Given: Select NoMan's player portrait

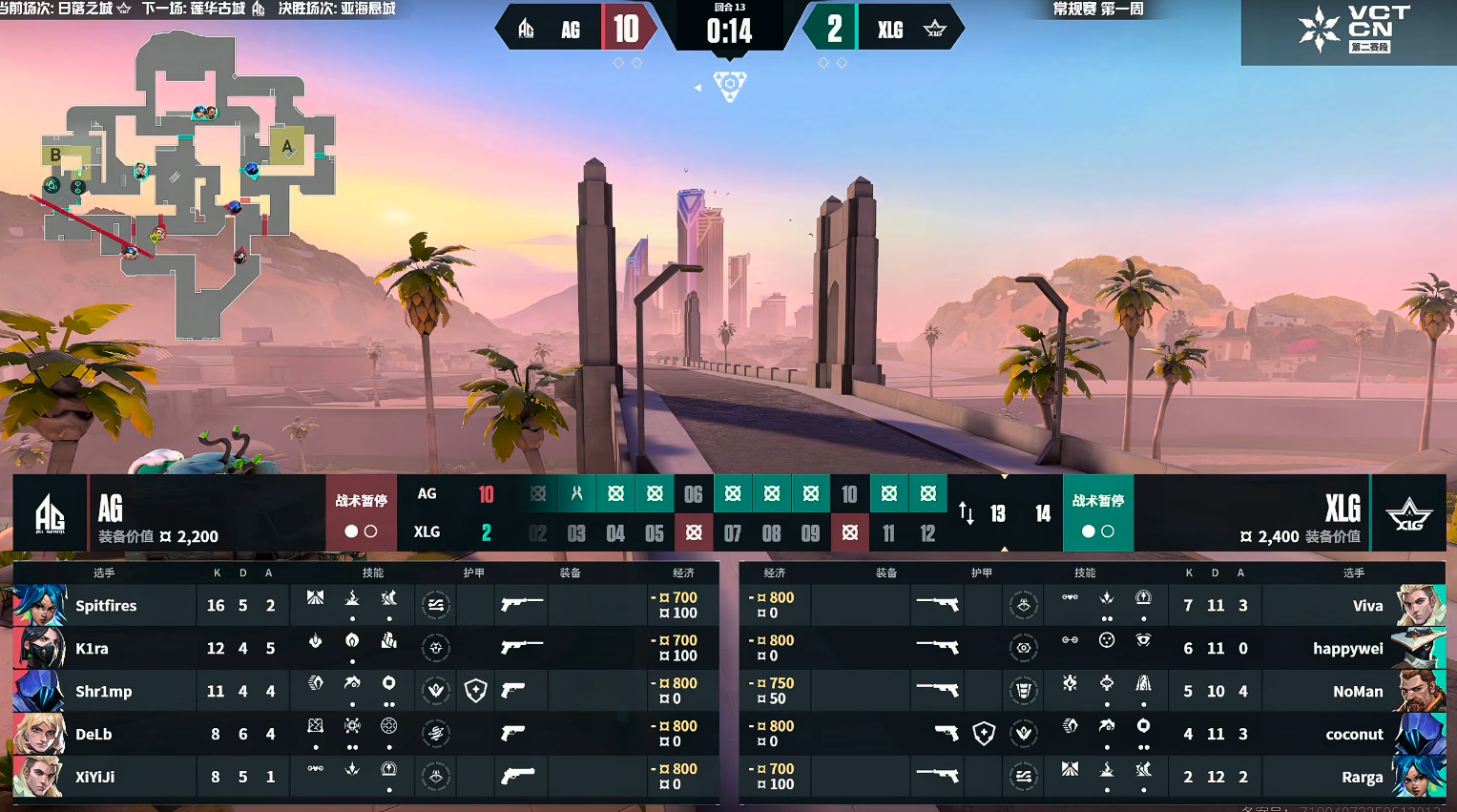Looking at the screenshot, I should [x=1420, y=691].
